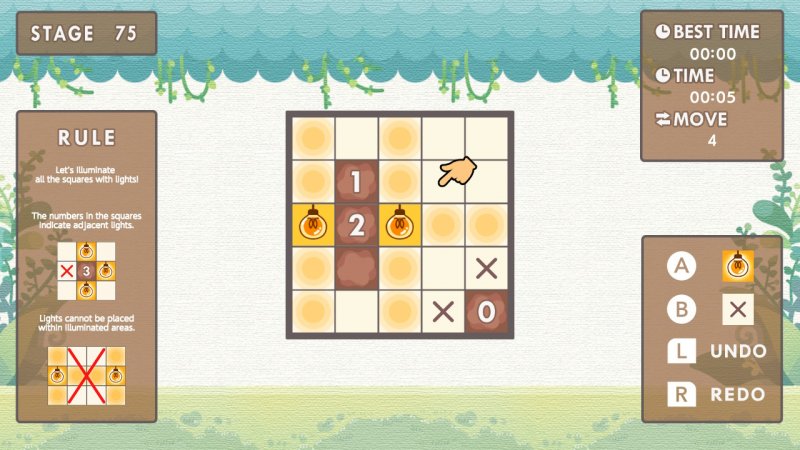Click the blank brown block tile below the 2

pyautogui.click(x=355, y=268)
